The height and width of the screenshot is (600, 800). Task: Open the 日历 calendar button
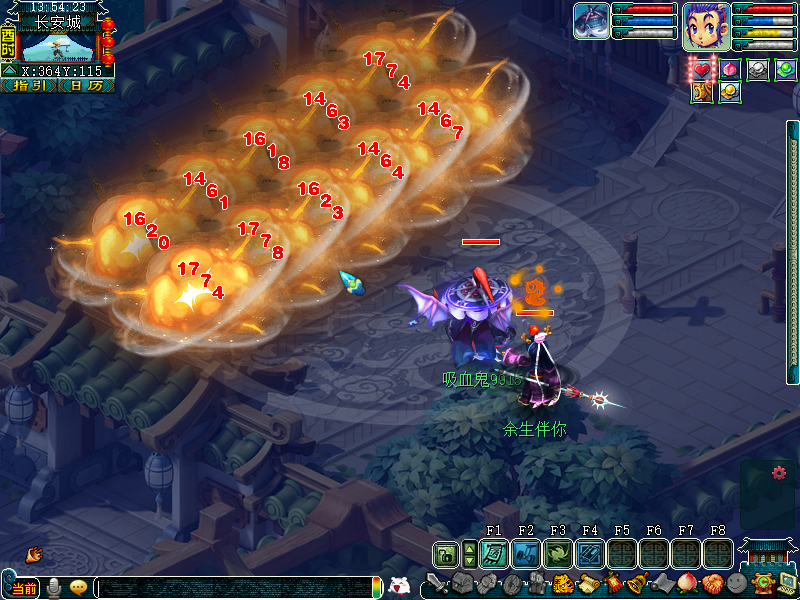click(x=87, y=86)
